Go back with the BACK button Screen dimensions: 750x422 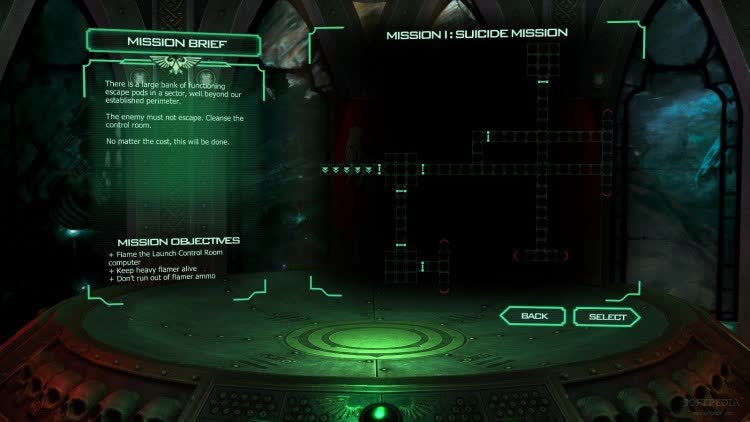coord(534,317)
